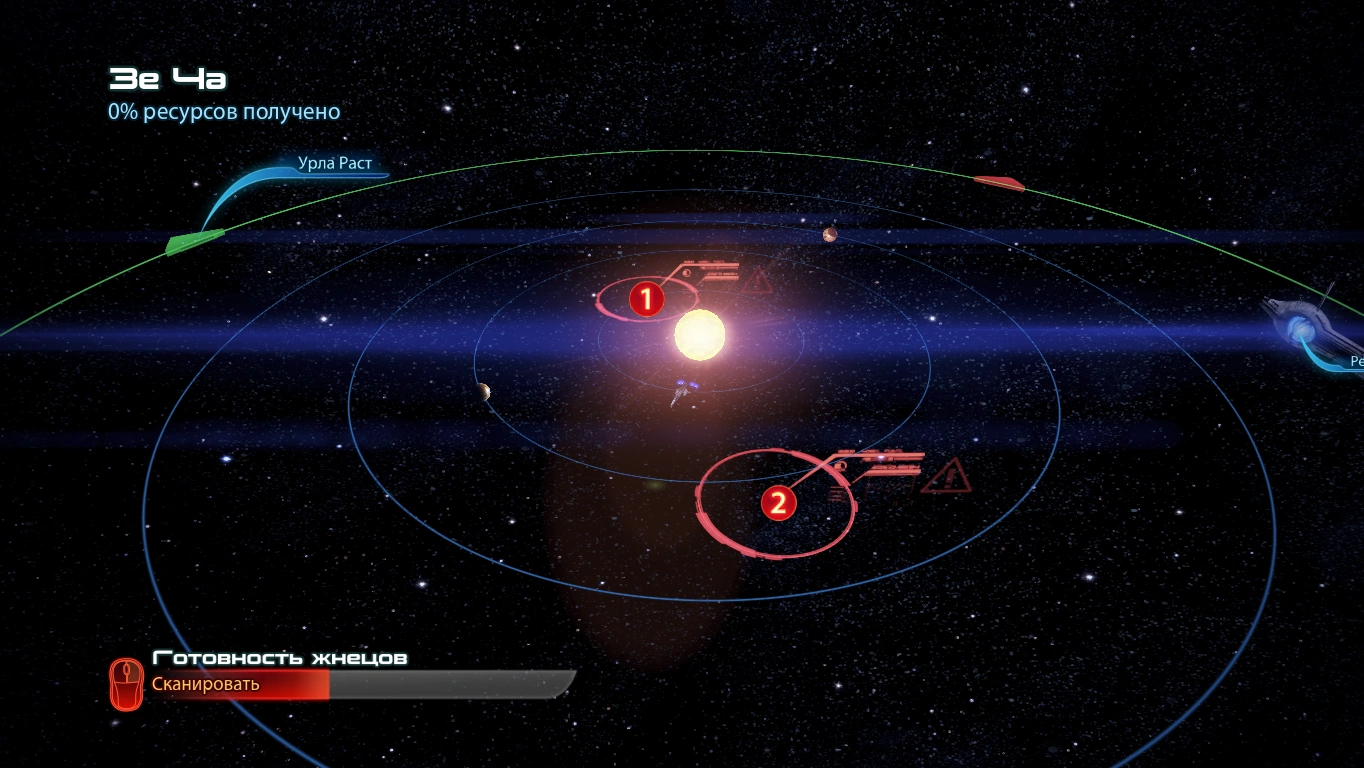Click the green Урла Раст exit arrow
The image size is (1364, 768).
(194, 241)
